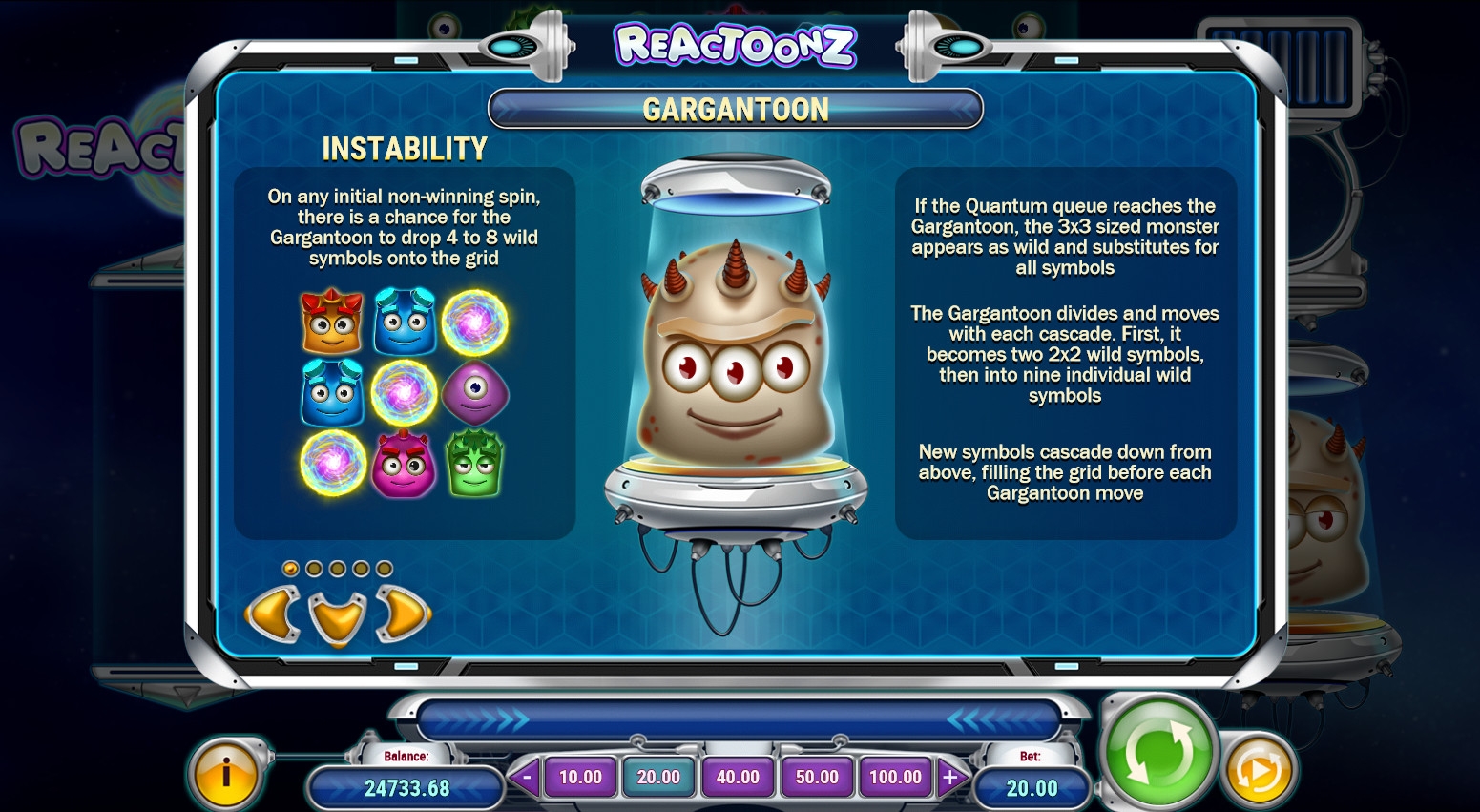Set bet to 40.00
The height and width of the screenshot is (812, 1480).
pyautogui.click(x=738, y=777)
